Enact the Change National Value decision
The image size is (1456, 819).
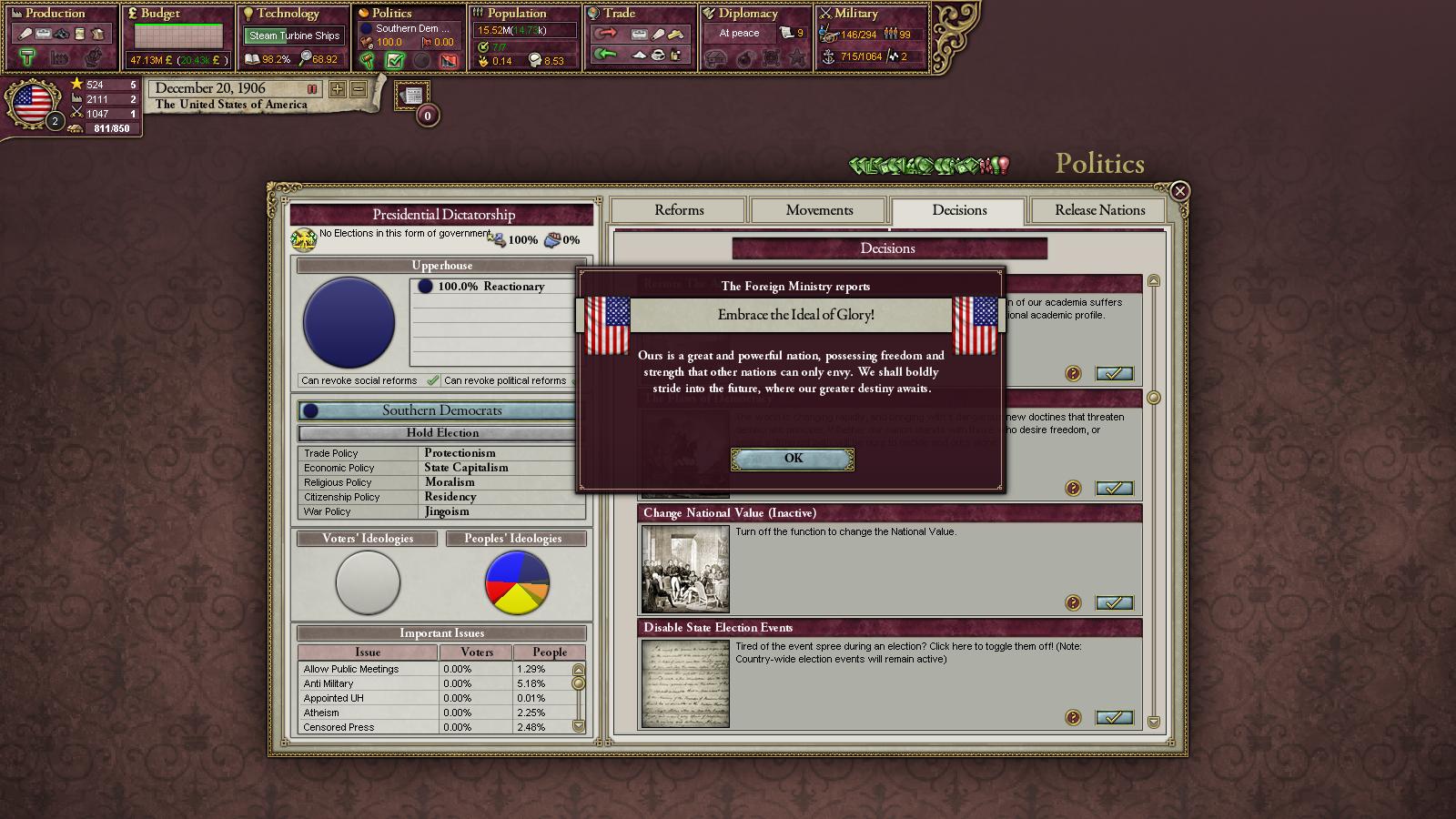(x=1114, y=603)
